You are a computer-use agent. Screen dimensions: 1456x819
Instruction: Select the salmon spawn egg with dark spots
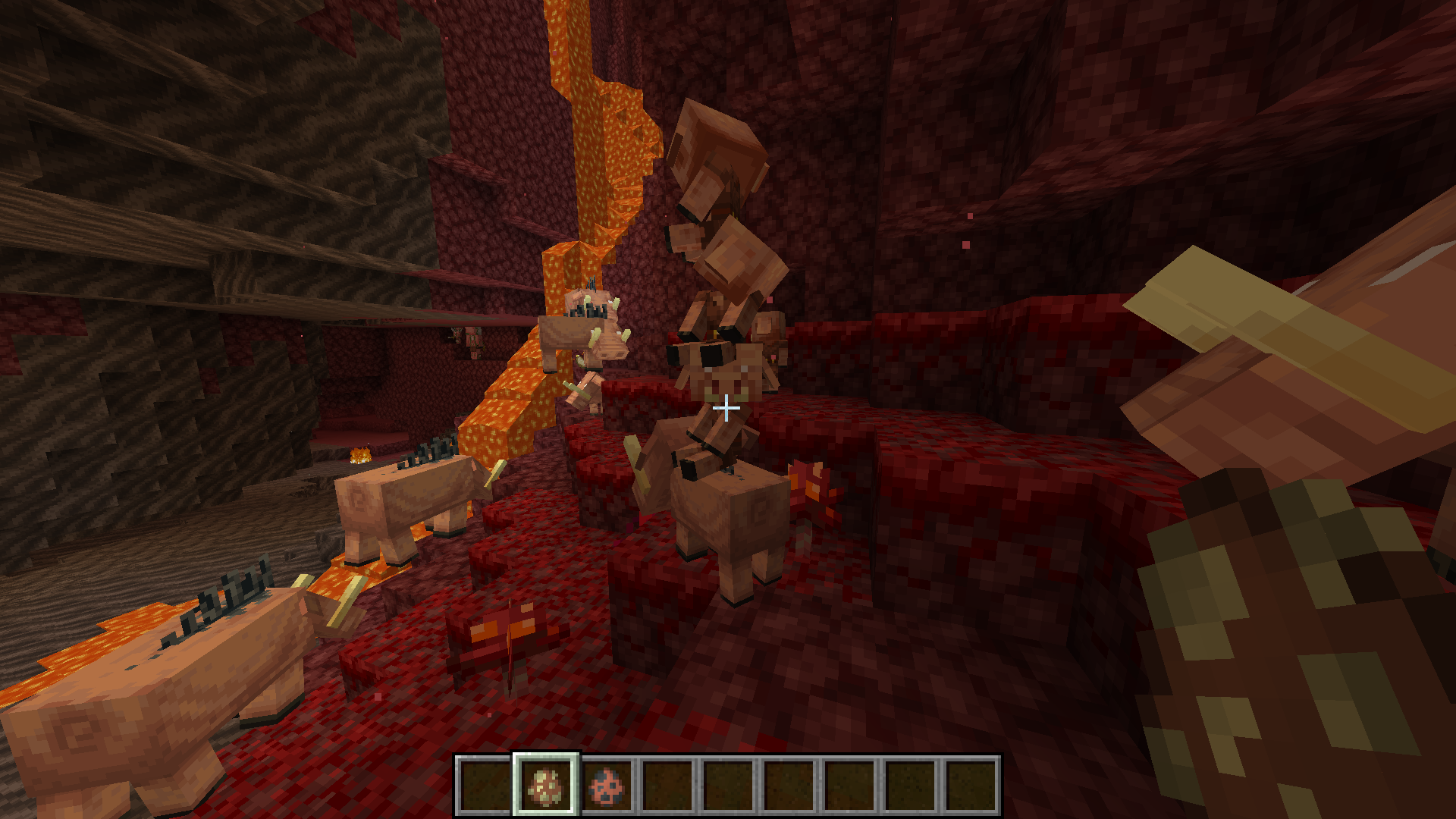(x=607, y=785)
